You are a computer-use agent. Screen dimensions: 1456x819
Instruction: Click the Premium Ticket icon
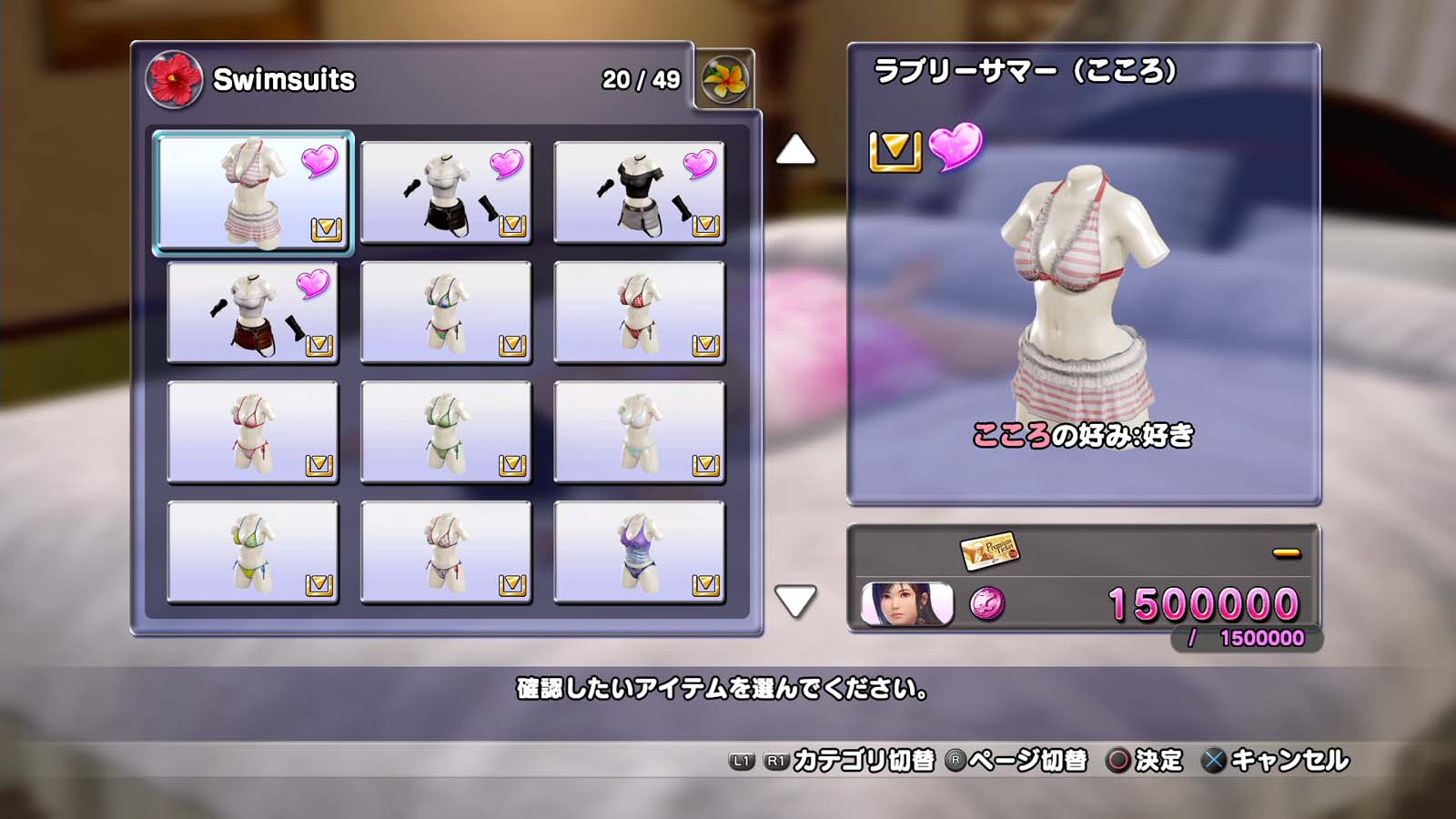(988, 550)
